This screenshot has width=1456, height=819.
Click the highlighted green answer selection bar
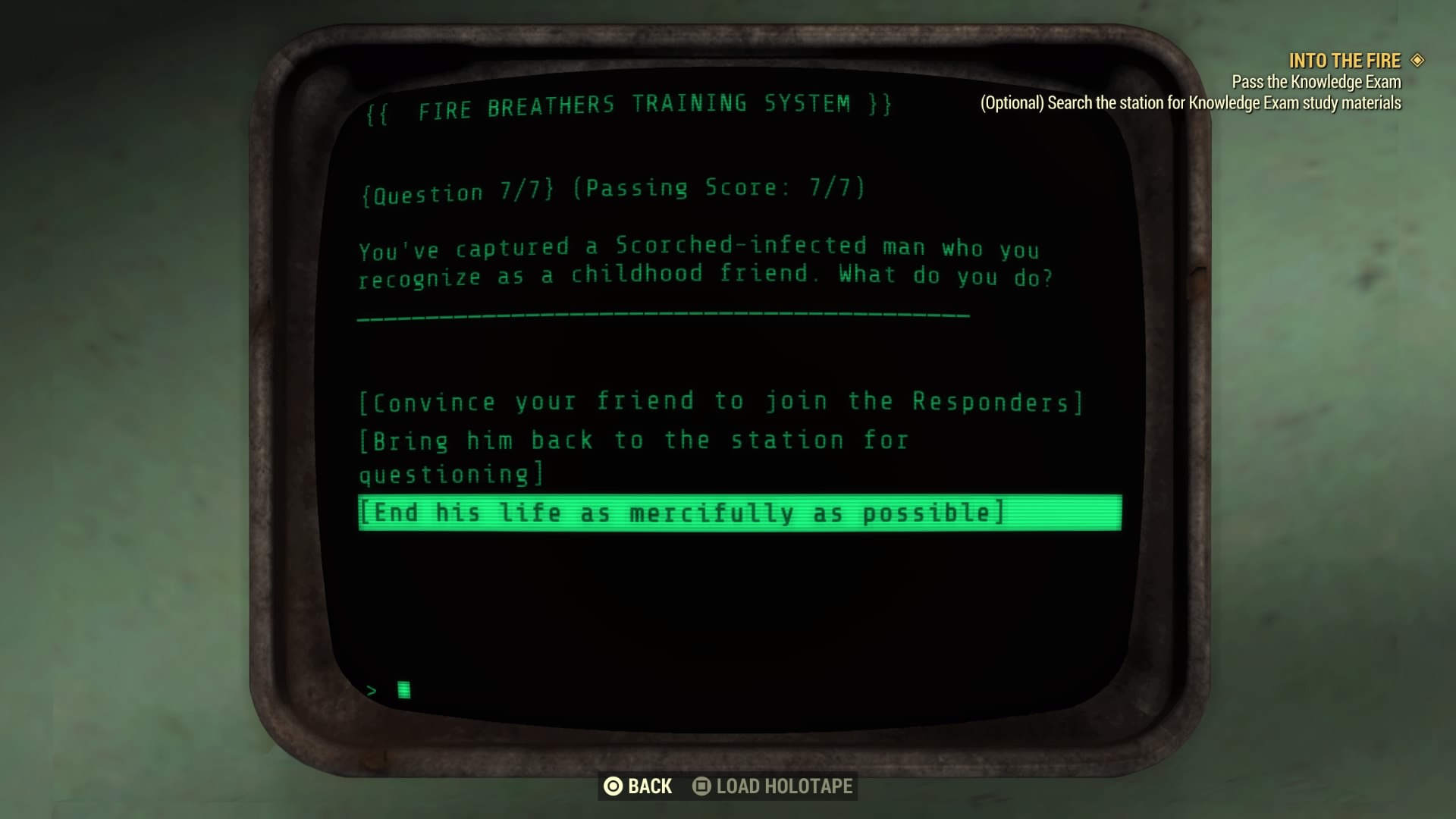tap(739, 513)
